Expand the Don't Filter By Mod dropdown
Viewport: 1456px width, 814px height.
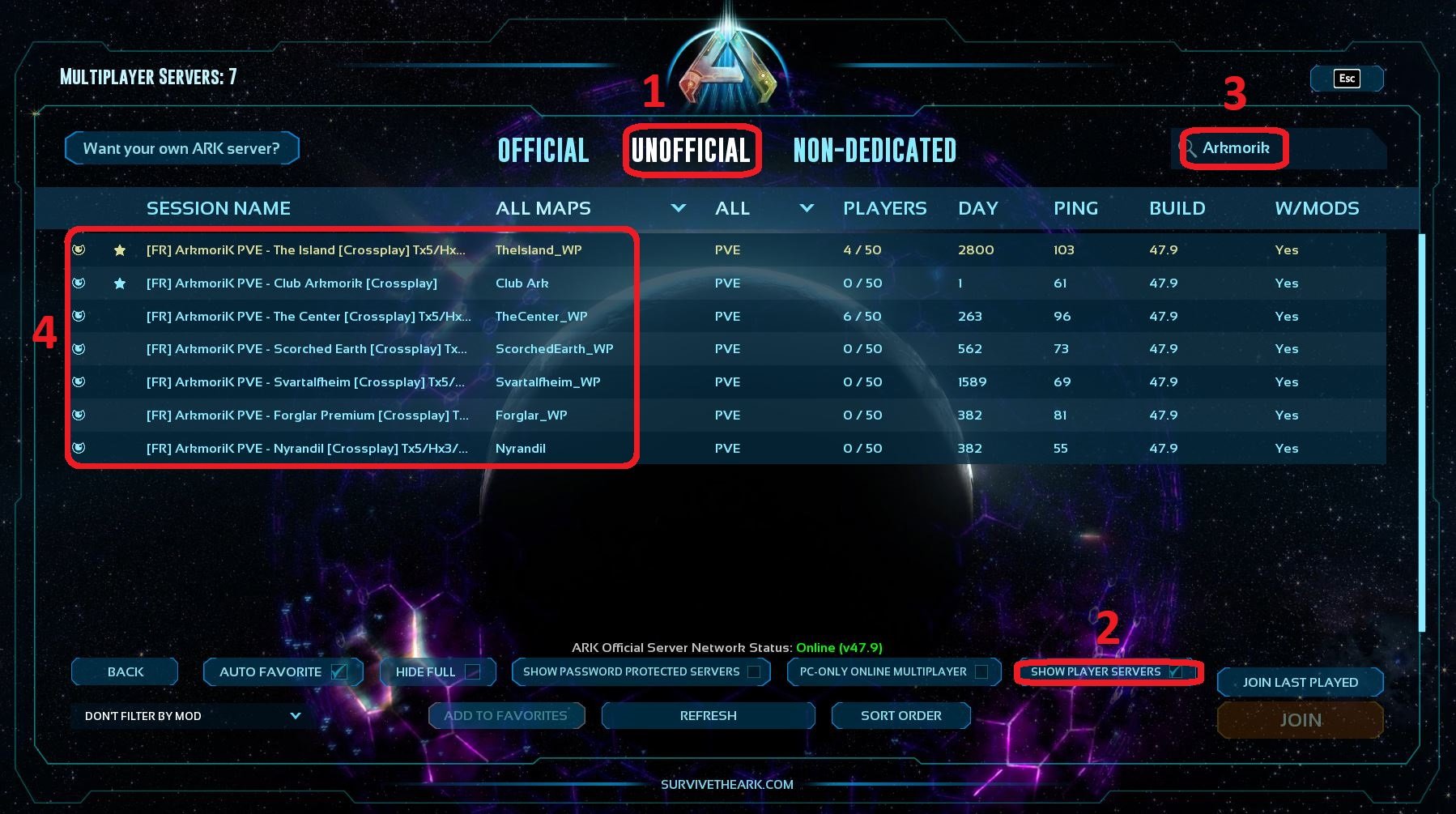tap(293, 715)
